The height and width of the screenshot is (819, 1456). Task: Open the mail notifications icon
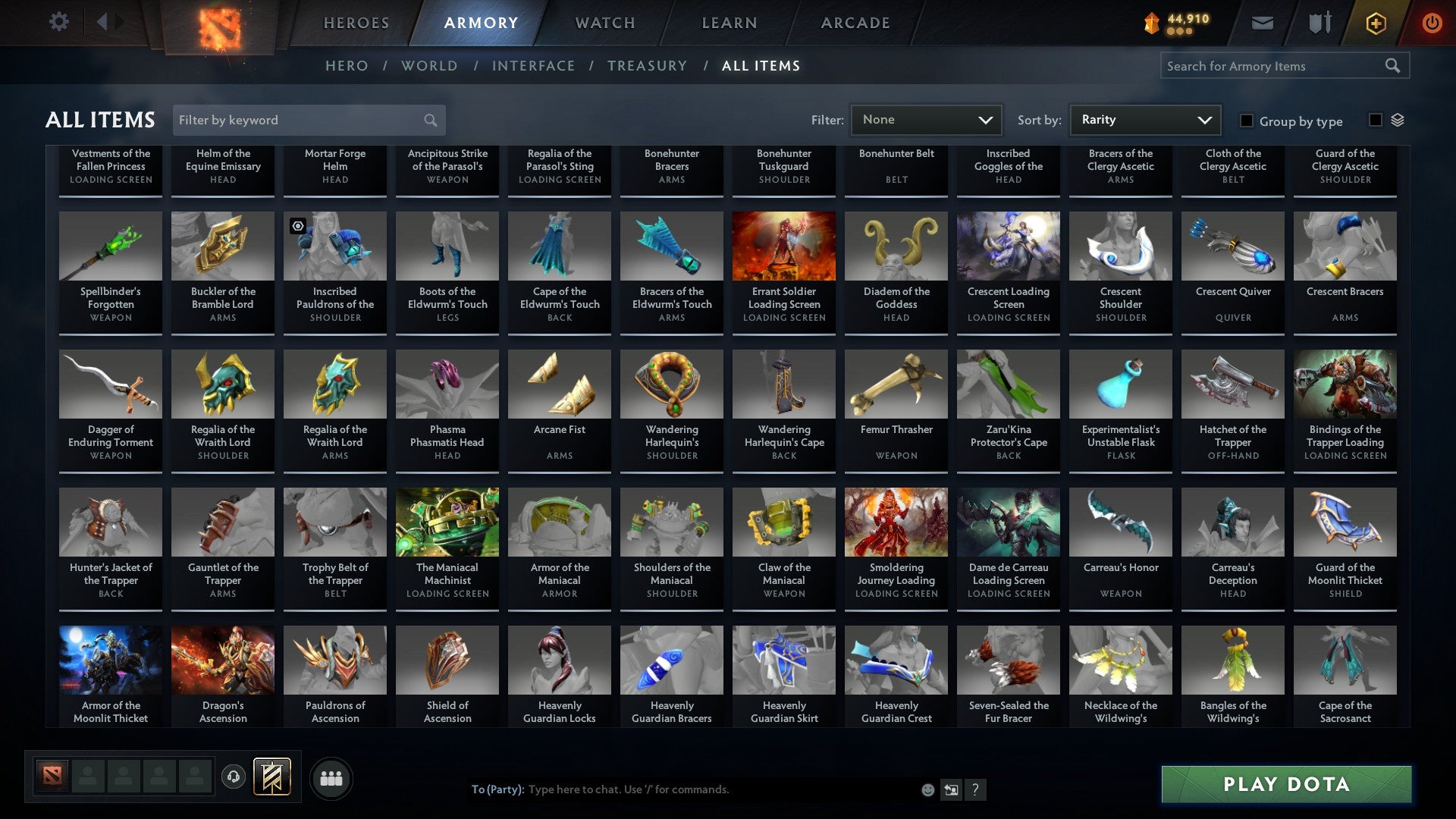coord(1262,23)
